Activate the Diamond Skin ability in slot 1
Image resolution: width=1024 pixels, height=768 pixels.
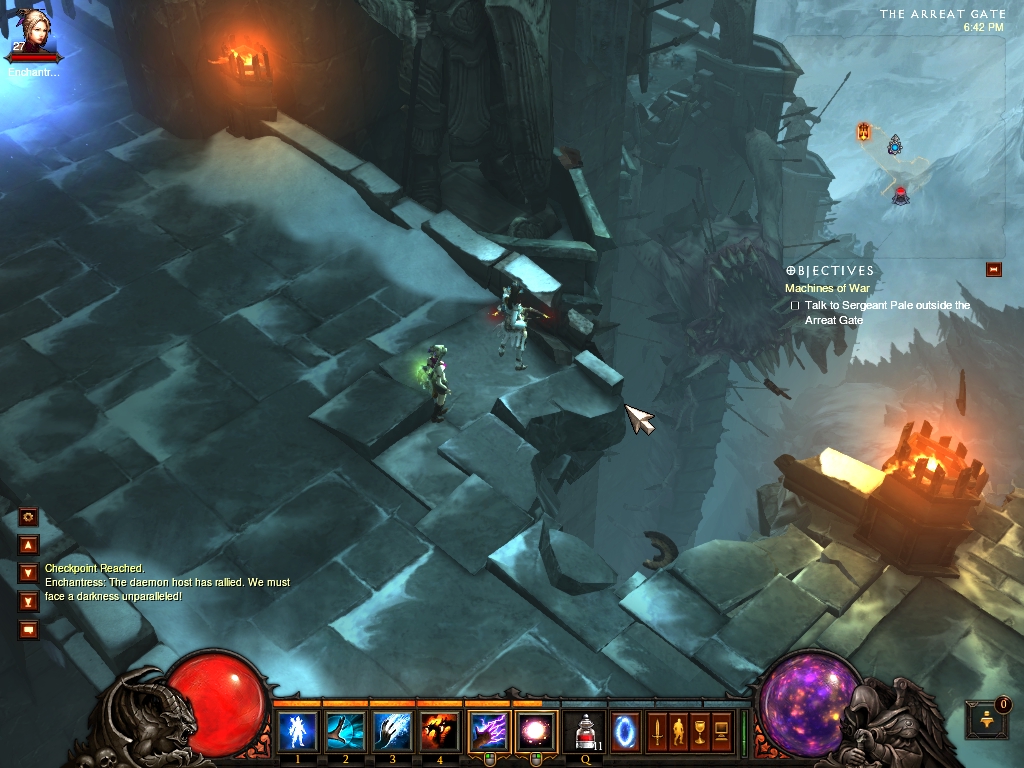[x=298, y=731]
